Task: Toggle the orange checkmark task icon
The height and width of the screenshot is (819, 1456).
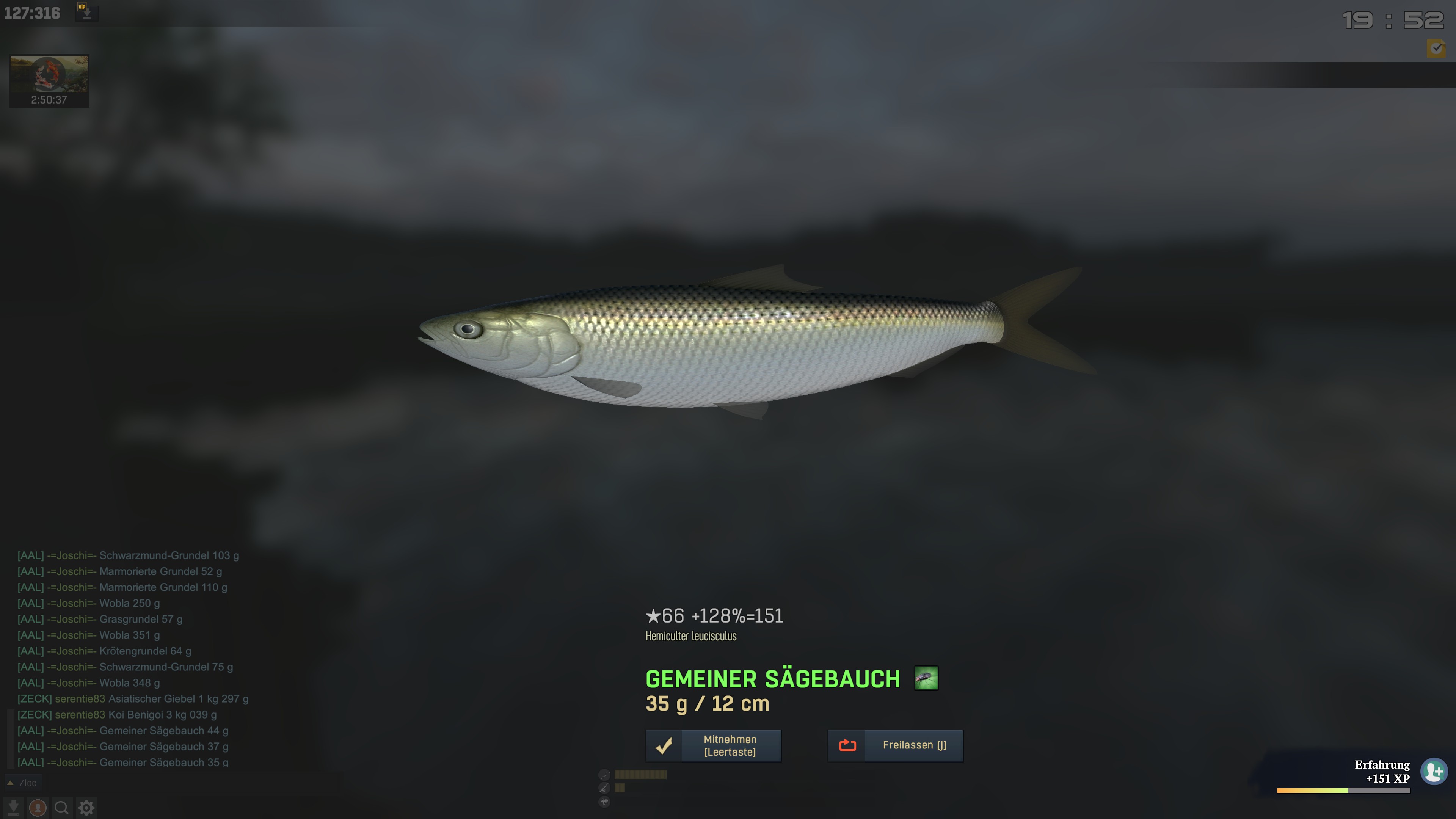Action: (x=1436, y=48)
